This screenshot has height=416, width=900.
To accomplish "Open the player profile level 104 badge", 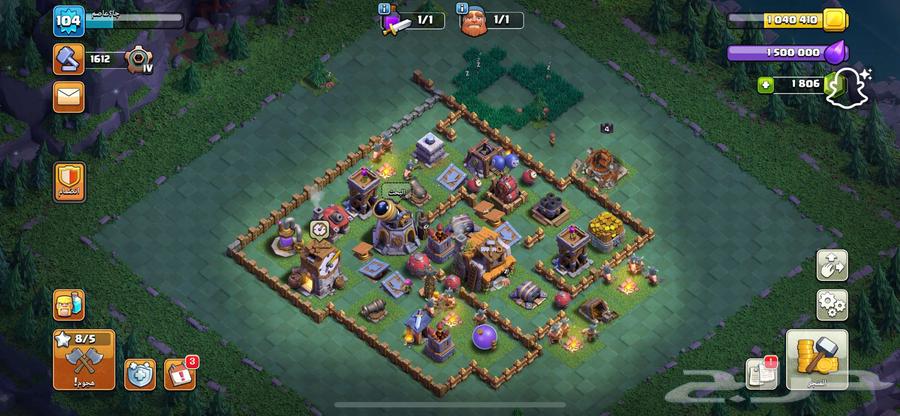I will tap(68, 20).
